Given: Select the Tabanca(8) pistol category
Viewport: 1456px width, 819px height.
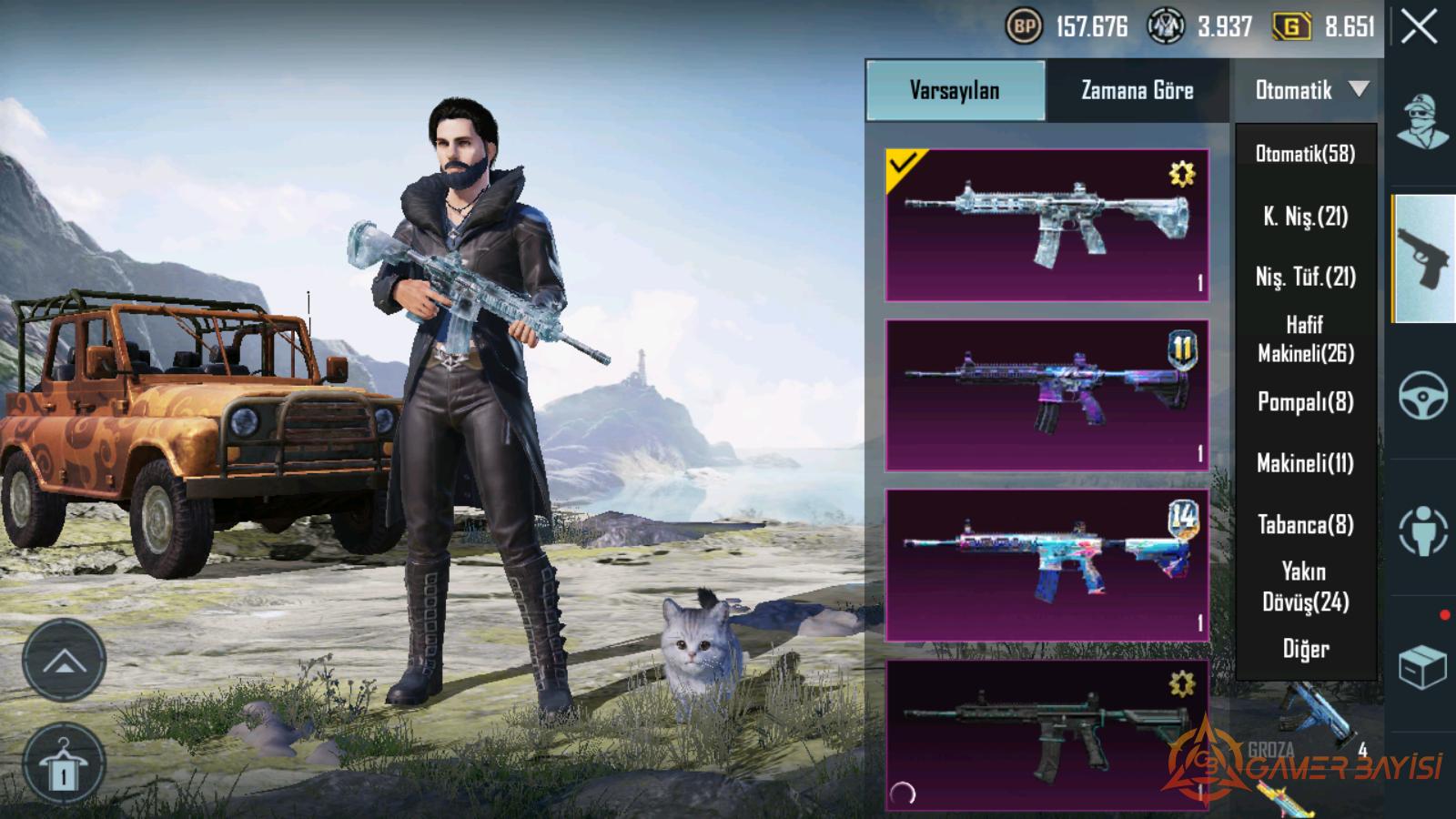Looking at the screenshot, I should pos(1305,524).
